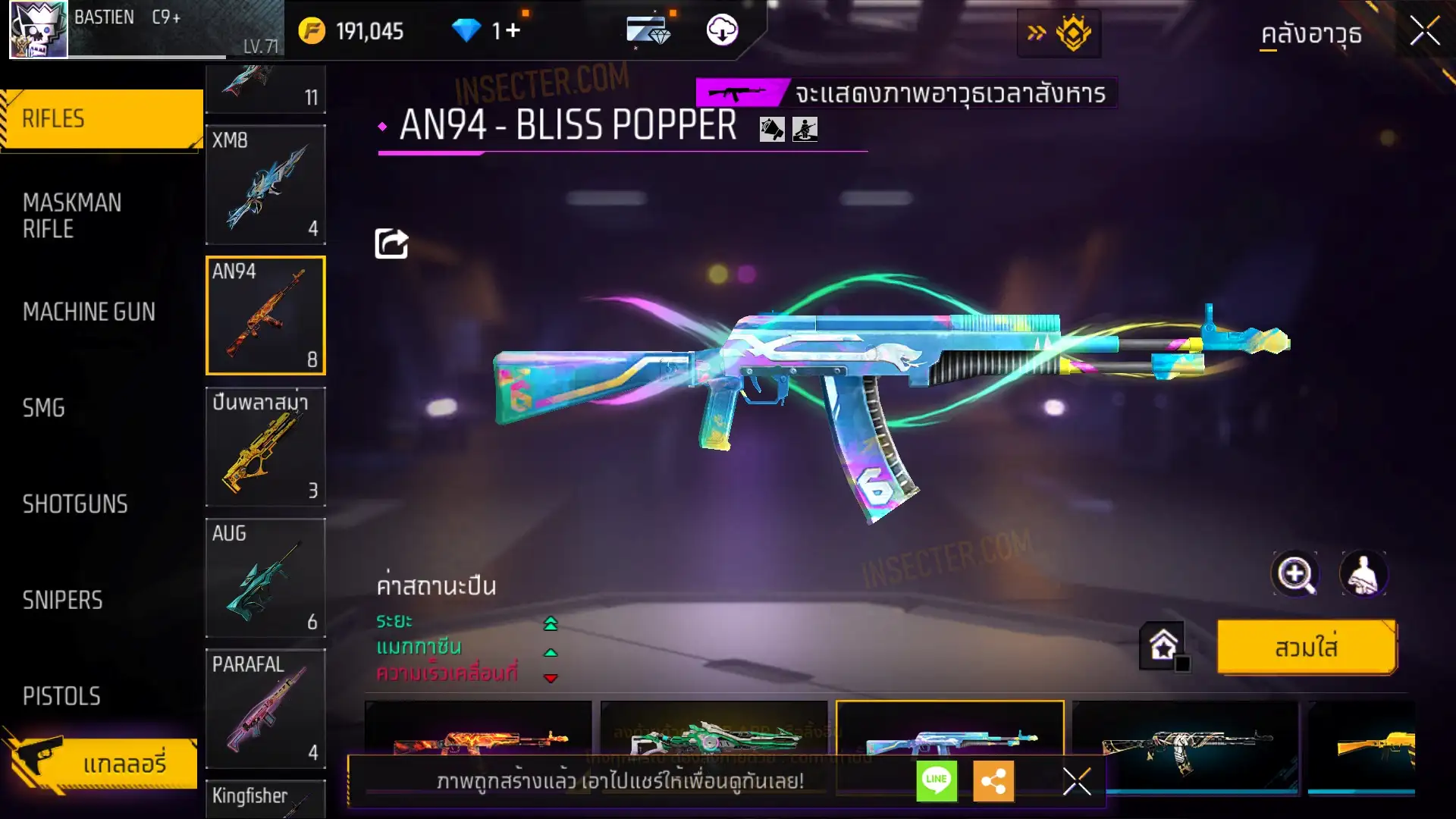Image resolution: width=1456 pixels, height=819 pixels.
Task: Switch to the MASKMAN RIFLE category
Action: [x=73, y=215]
